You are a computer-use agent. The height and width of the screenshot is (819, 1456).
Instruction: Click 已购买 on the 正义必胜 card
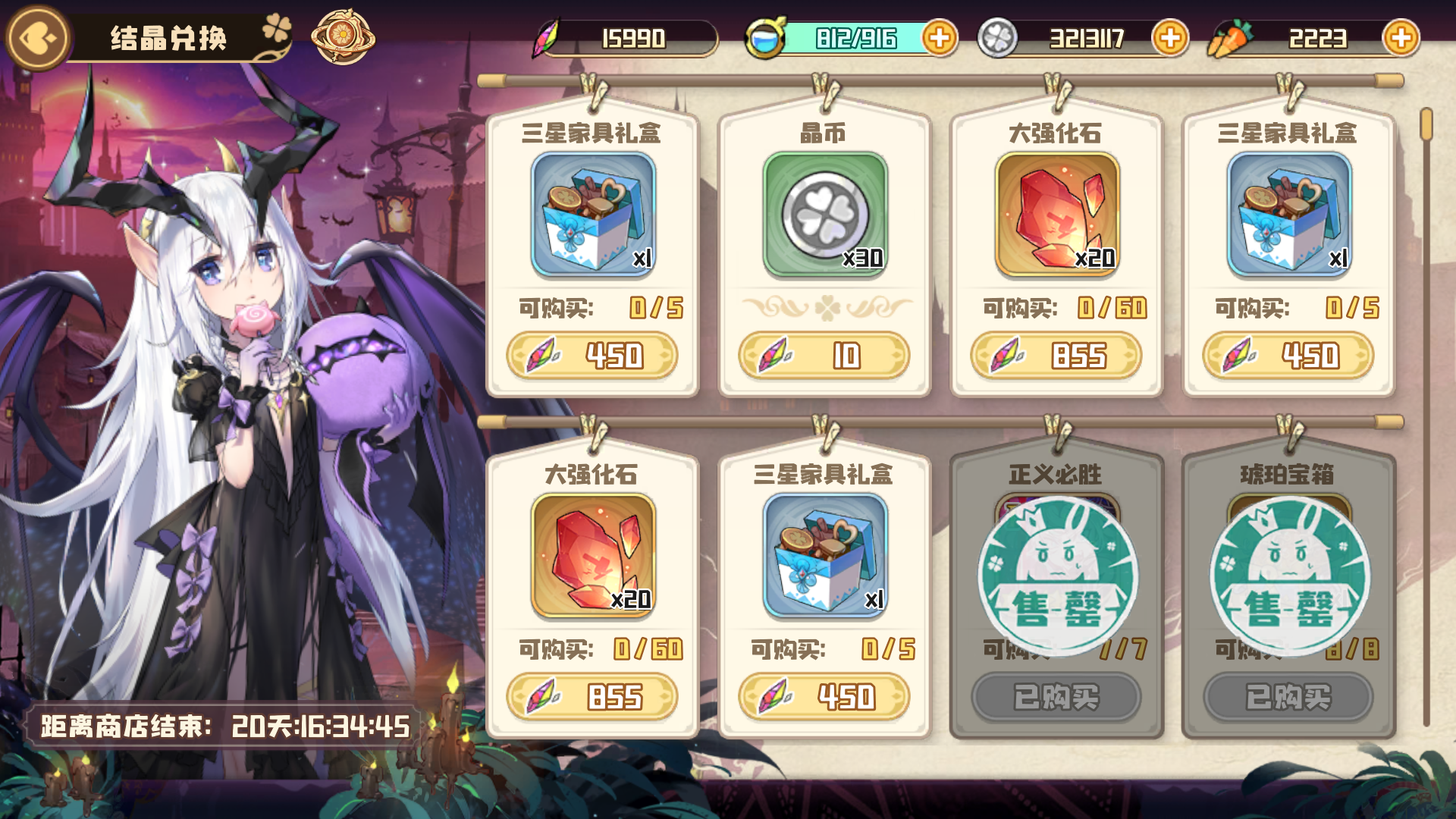(1056, 697)
